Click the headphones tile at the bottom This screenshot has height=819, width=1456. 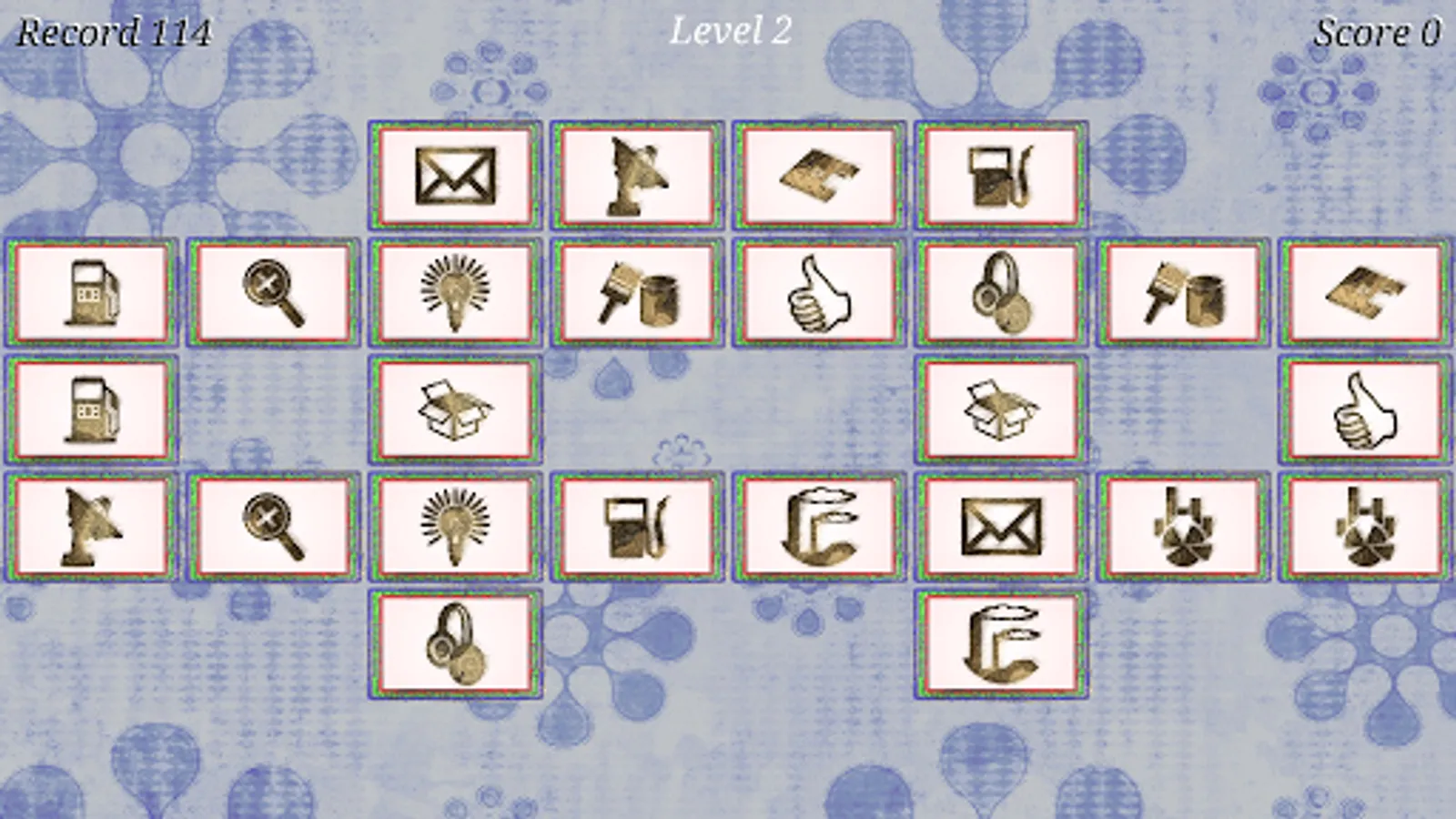pyautogui.click(x=455, y=646)
